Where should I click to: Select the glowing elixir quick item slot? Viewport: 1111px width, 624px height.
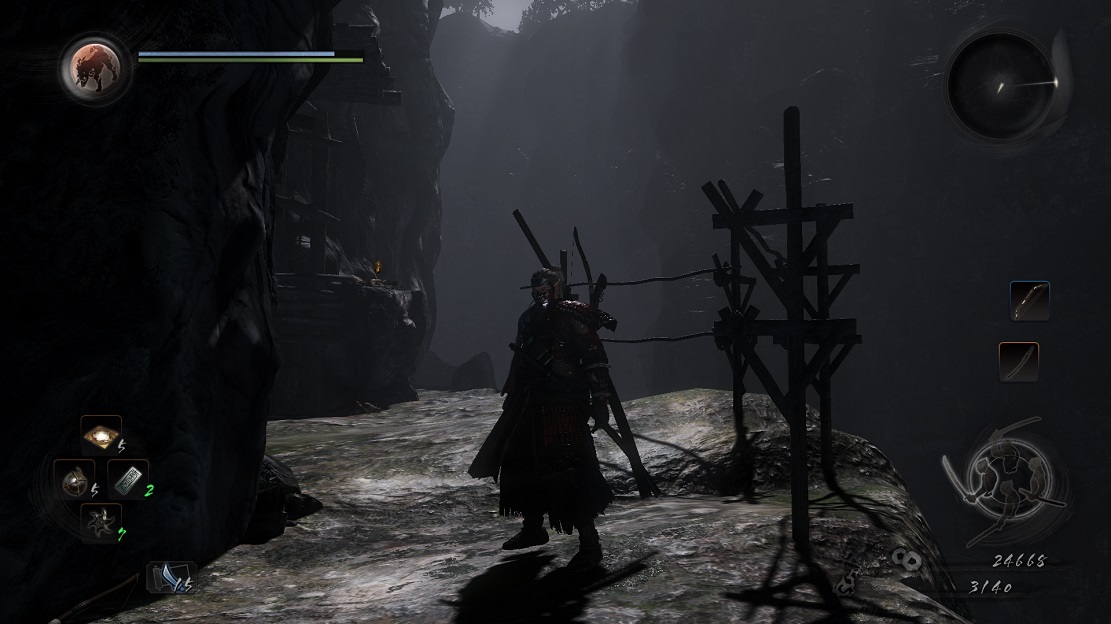tap(101, 436)
